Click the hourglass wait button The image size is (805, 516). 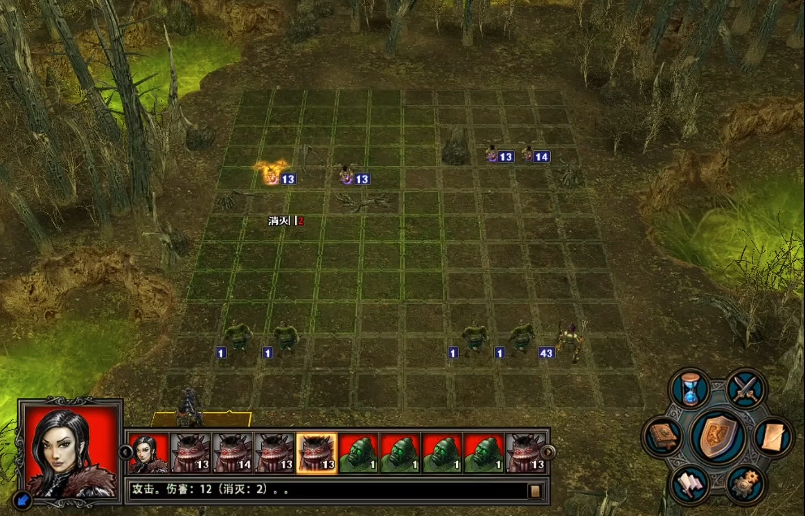pyautogui.click(x=690, y=389)
